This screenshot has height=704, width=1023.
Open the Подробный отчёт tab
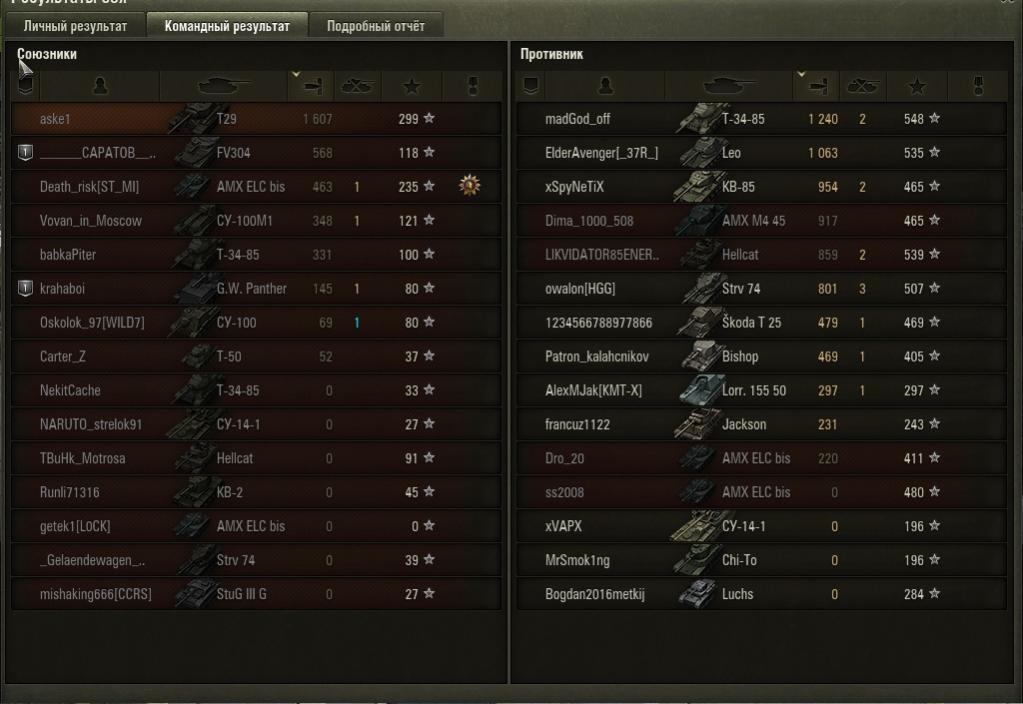tap(376, 26)
